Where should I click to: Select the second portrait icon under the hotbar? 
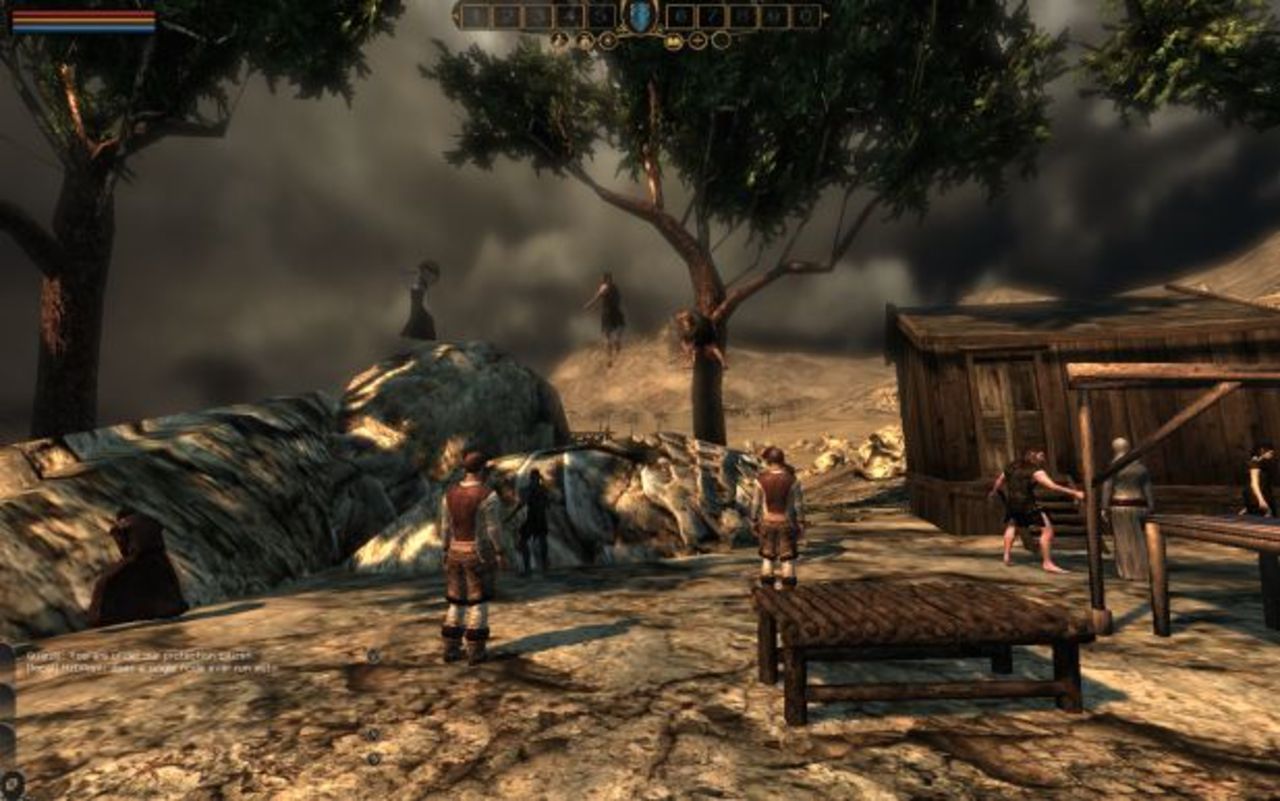point(585,39)
